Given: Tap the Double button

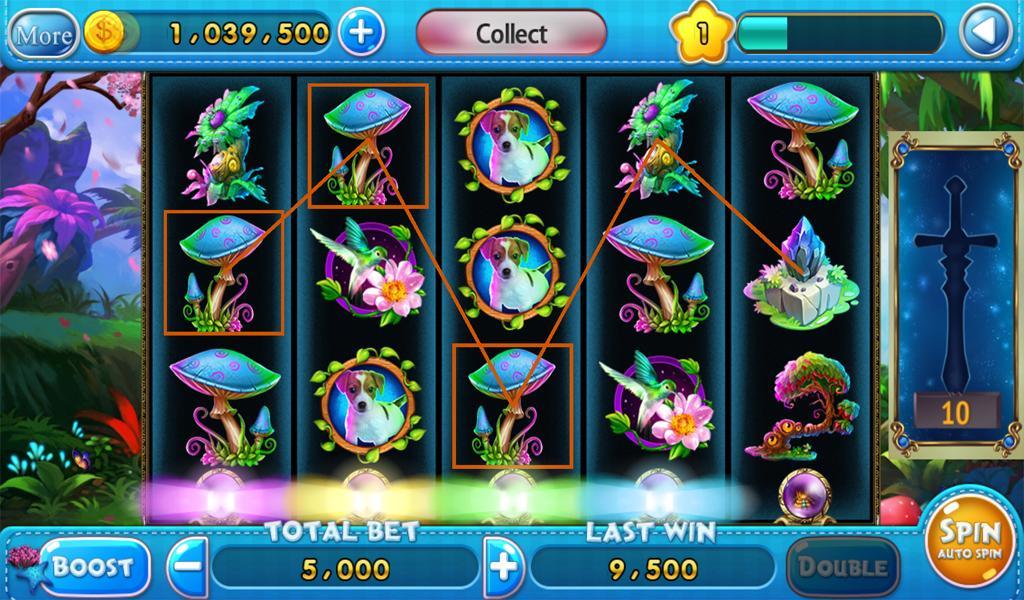Looking at the screenshot, I should 841,567.
